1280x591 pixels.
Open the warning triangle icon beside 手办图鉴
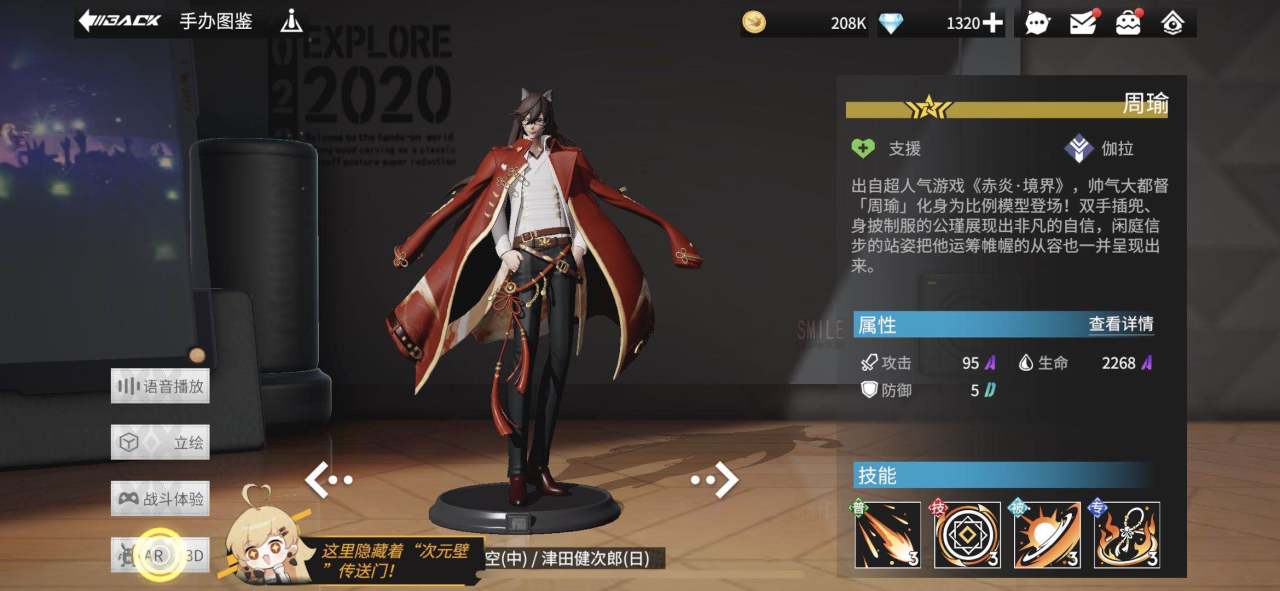(291, 21)
